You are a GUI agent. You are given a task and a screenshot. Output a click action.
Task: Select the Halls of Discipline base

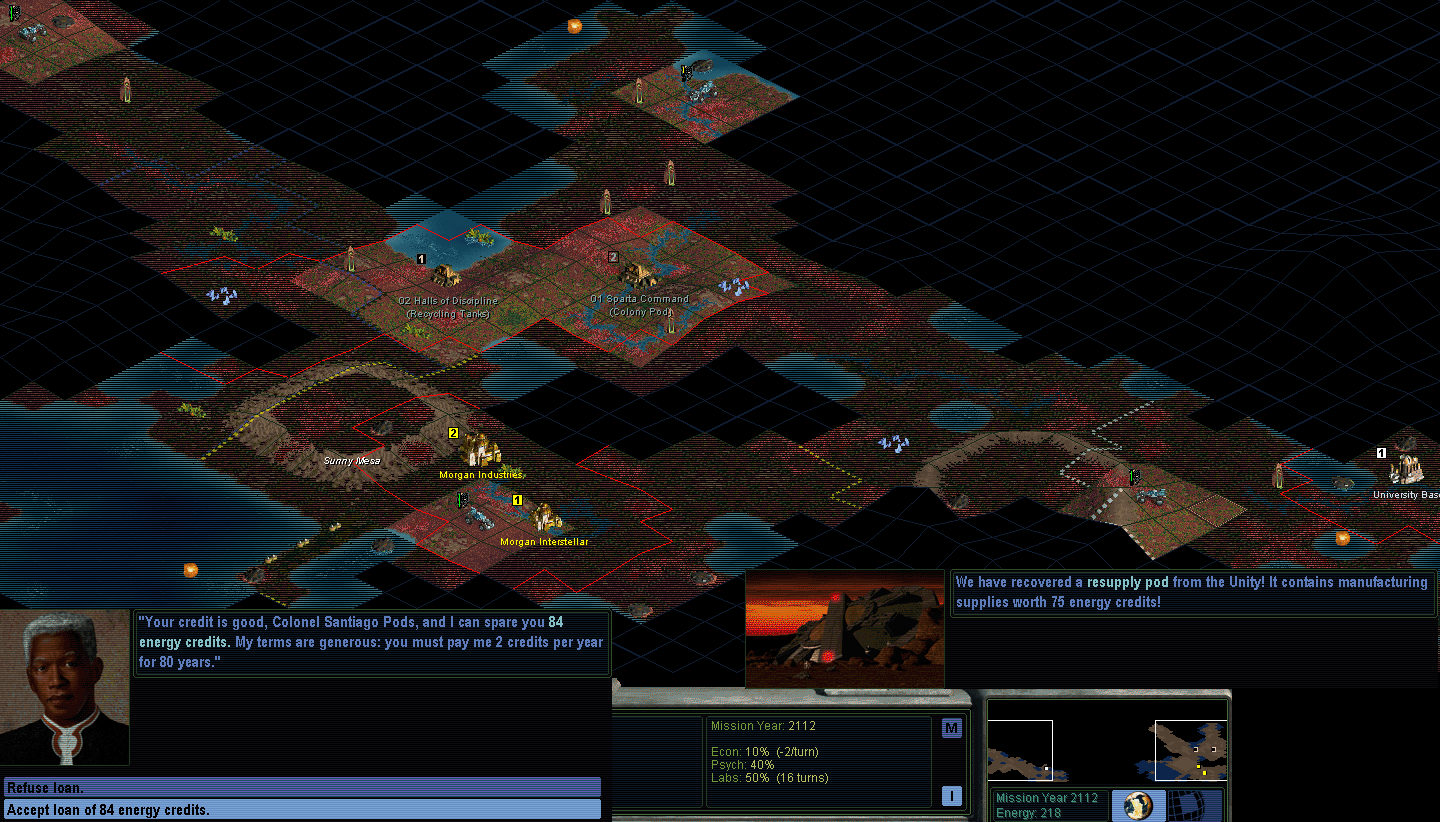(445, 275)
